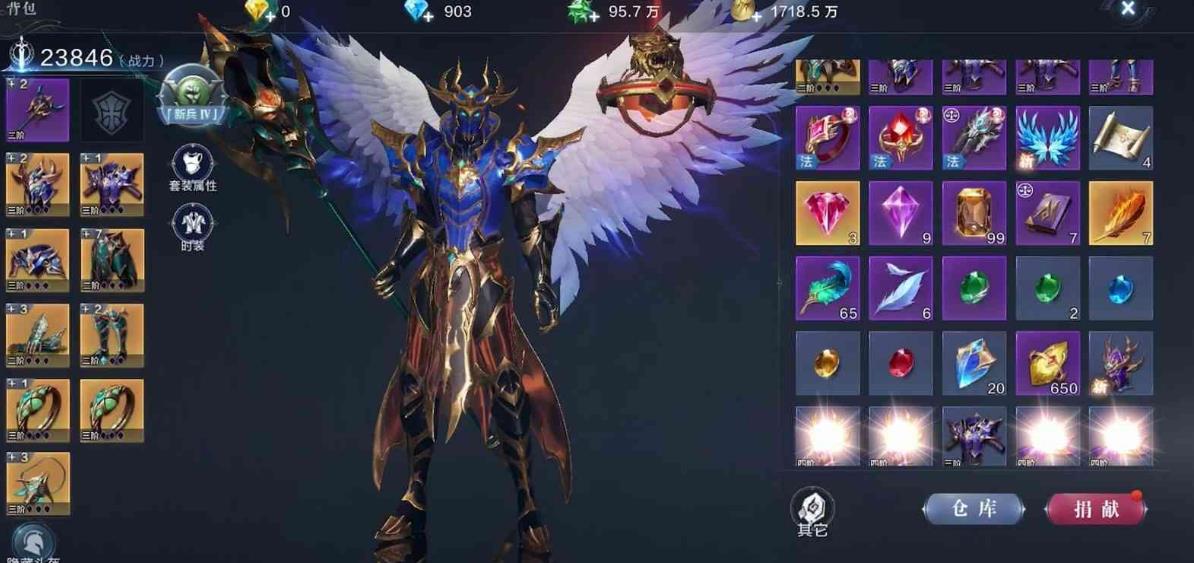1194x563 pixels.
Task: View the 新兵 IV rank badge
Action: point(193,98)
